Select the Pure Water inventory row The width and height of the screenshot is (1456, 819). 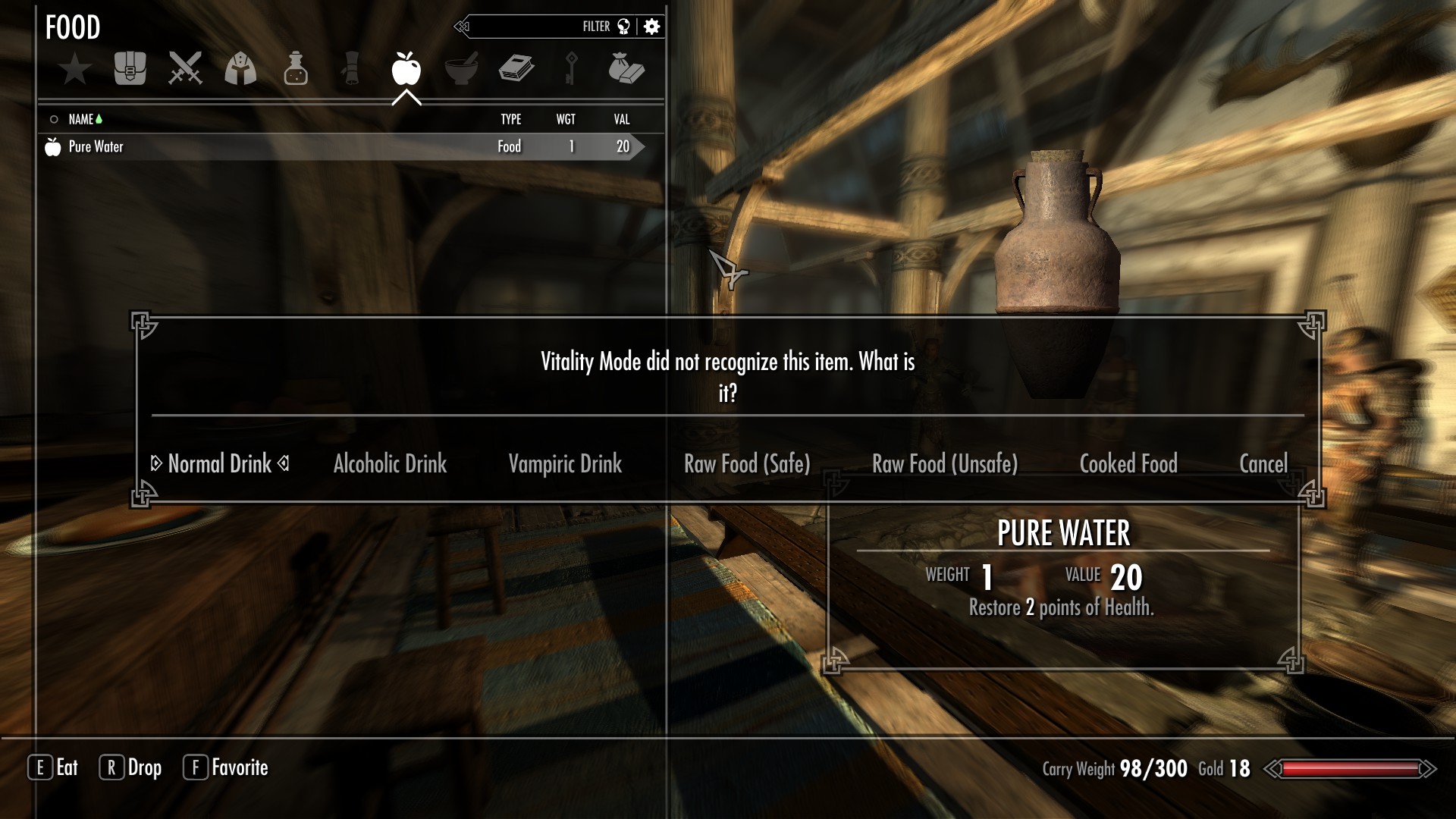(x=341, y=146)
